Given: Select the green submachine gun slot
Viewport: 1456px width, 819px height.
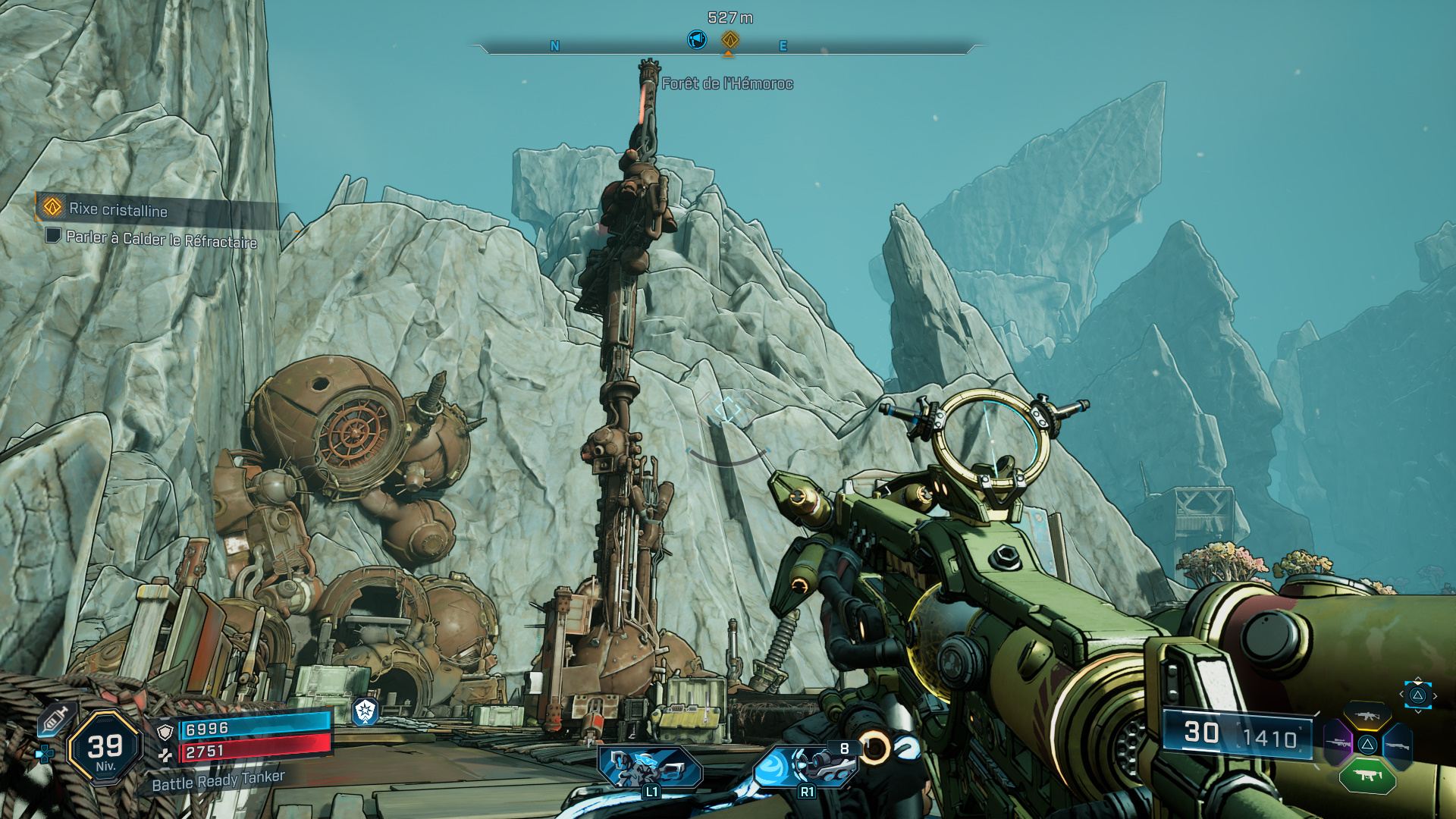Looking at the screenshot, I should point(1367,775).
